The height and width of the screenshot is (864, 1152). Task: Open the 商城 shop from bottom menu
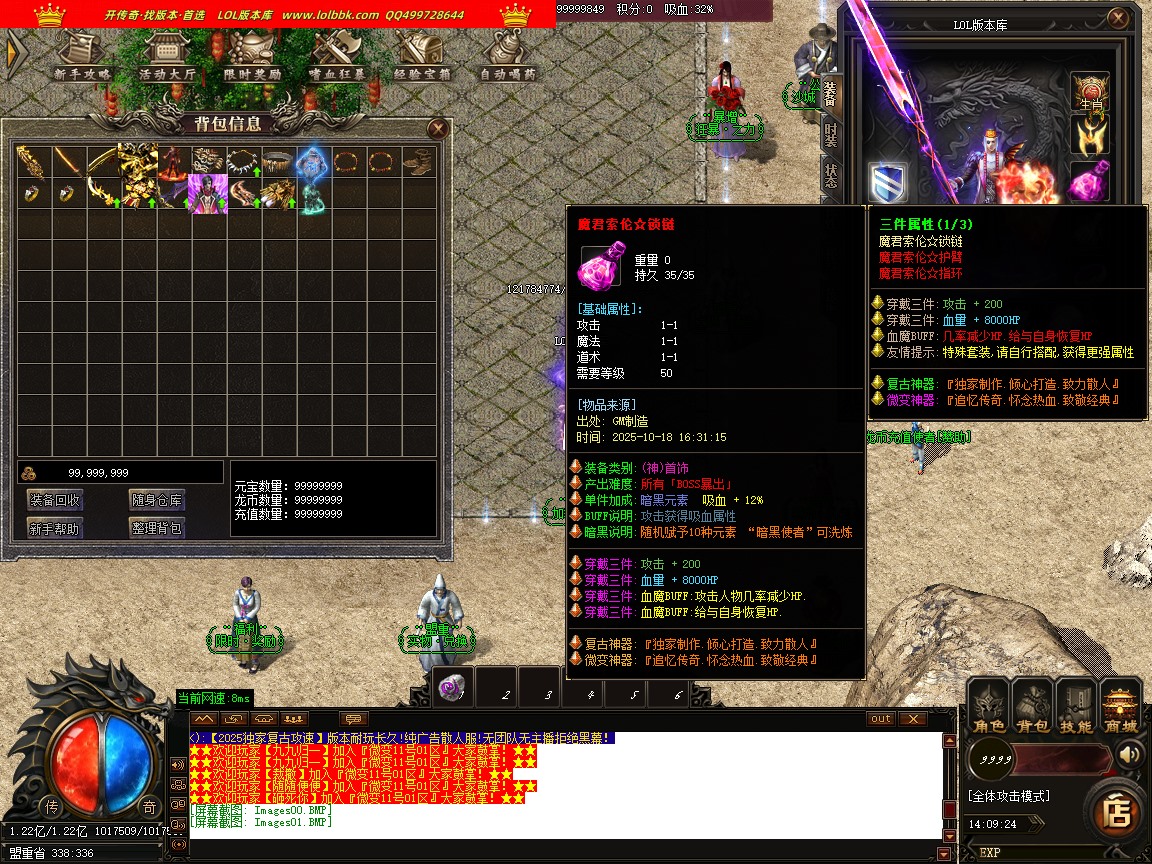pyautogui.click(x=1120, y=703)
